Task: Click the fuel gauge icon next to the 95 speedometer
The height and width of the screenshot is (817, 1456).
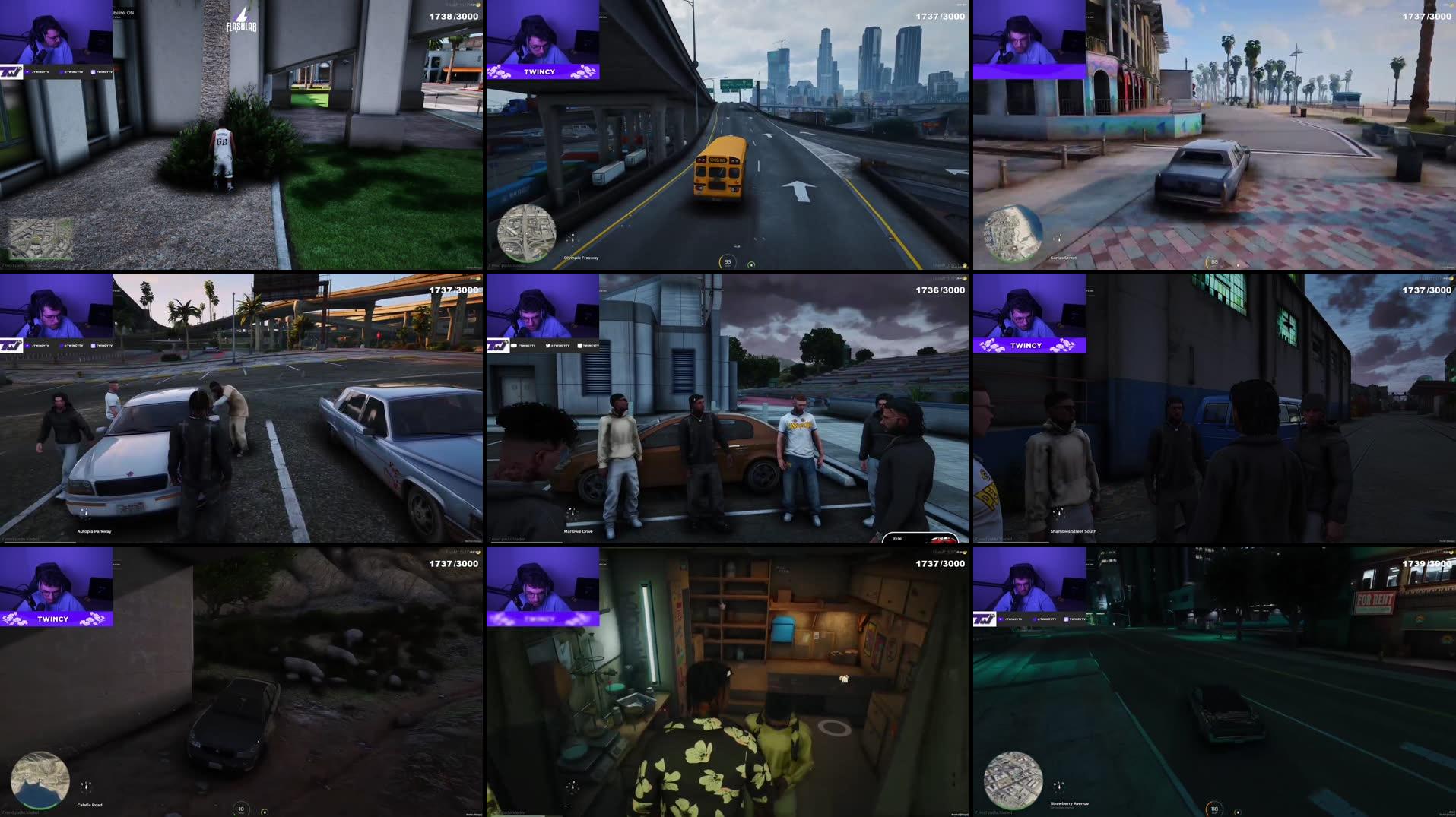Action: [x=751, y=264]
